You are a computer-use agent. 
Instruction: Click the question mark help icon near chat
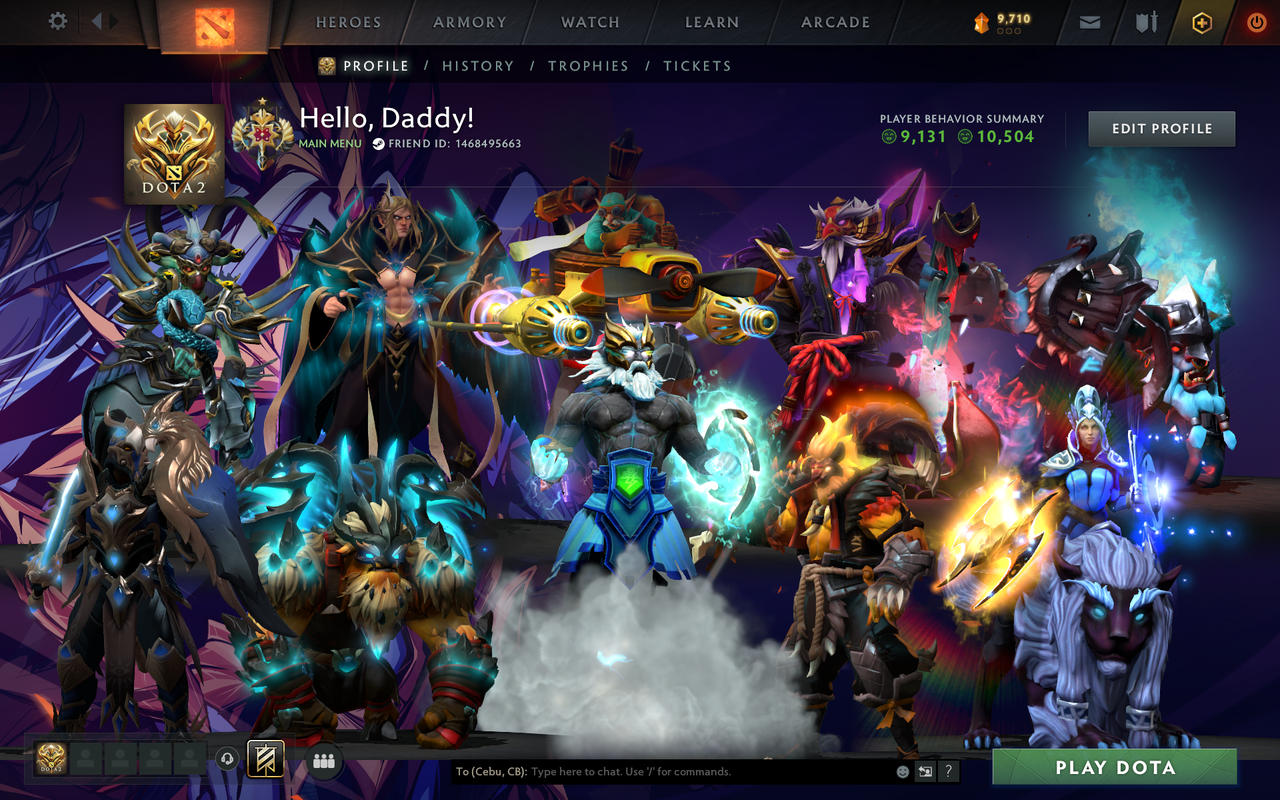[x=946, y=772]
